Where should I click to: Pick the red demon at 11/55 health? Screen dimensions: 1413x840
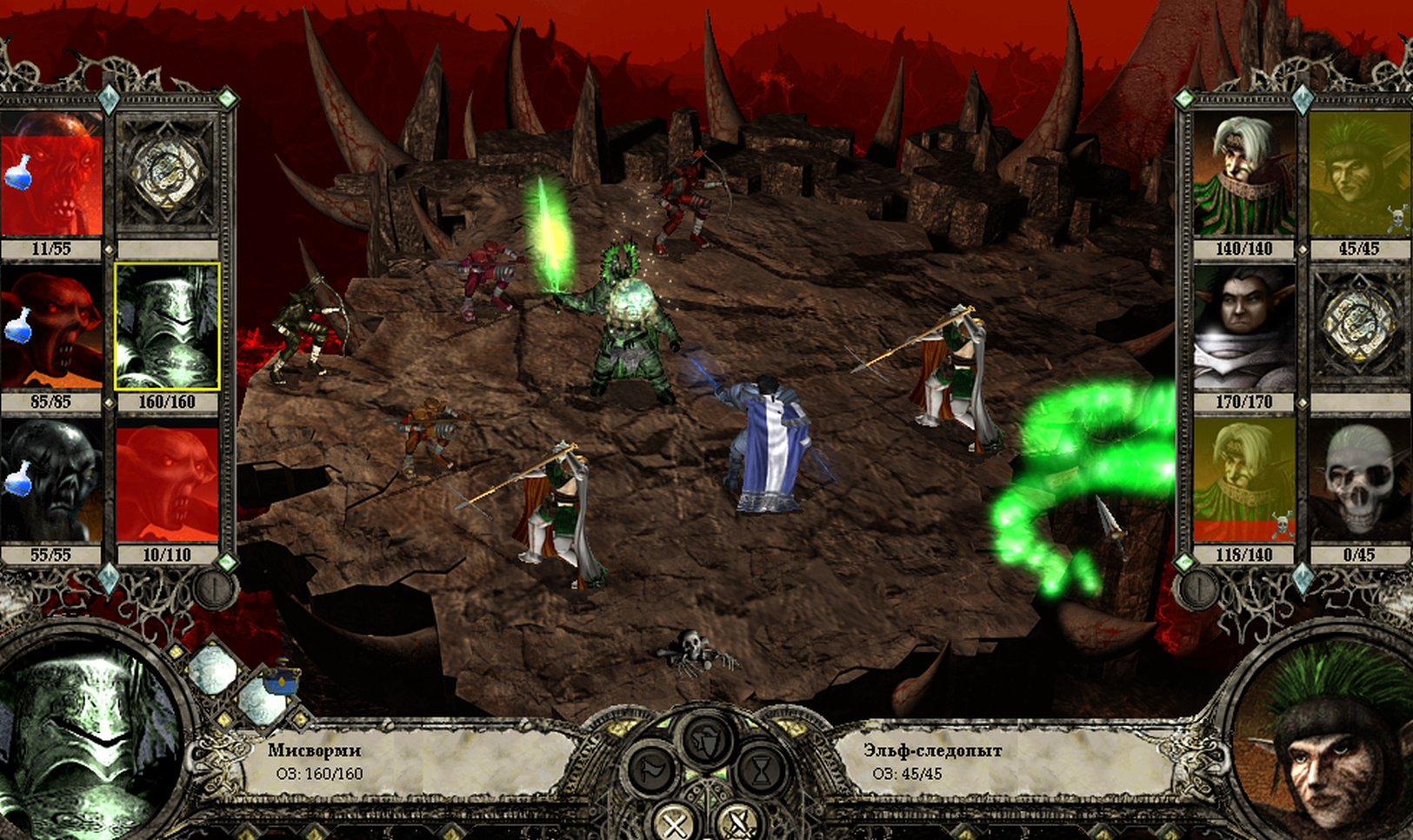[x=51, y=174]
